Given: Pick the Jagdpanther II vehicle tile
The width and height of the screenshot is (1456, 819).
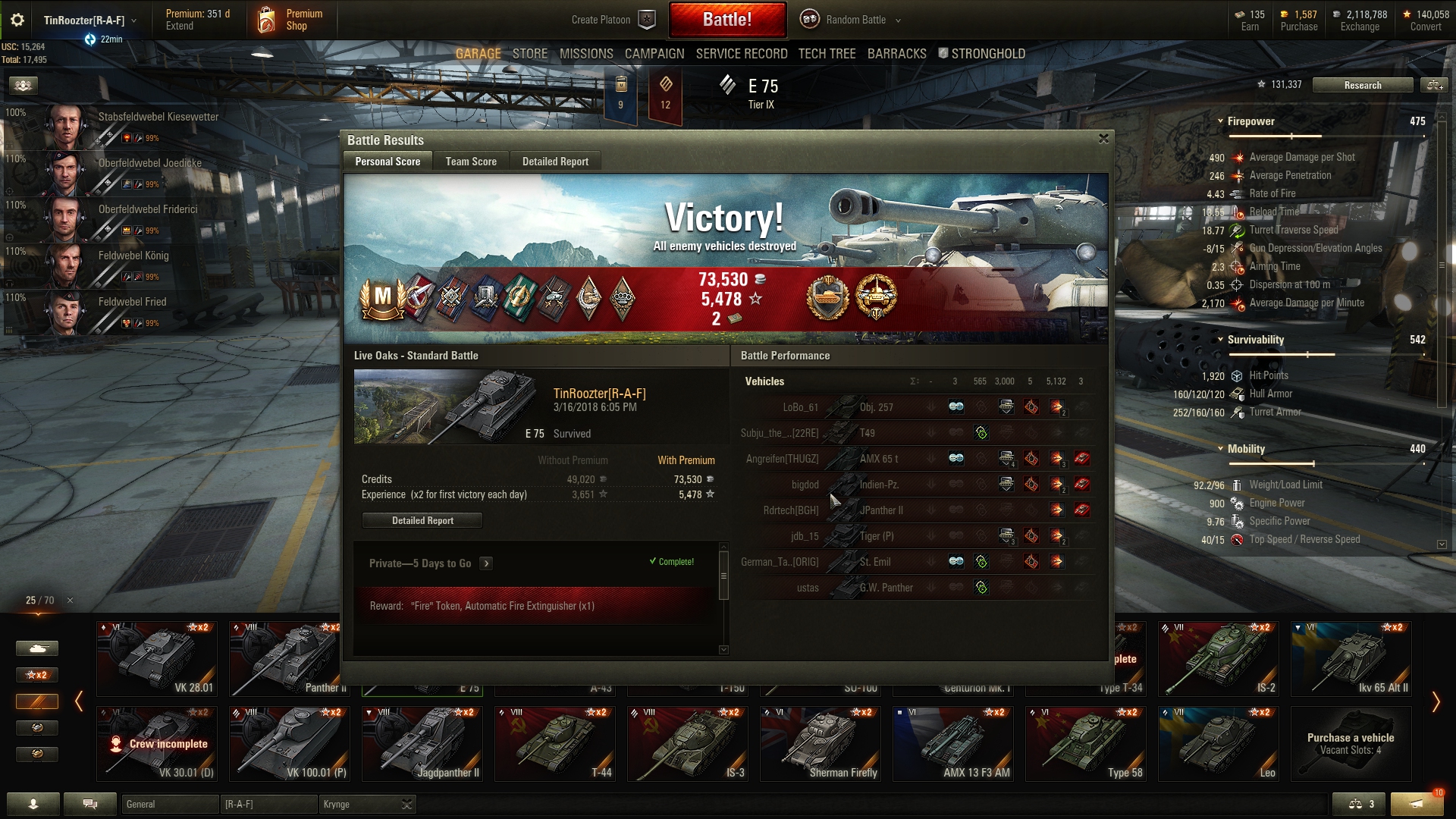Looking at the screenshot, I should click(422, 743).
